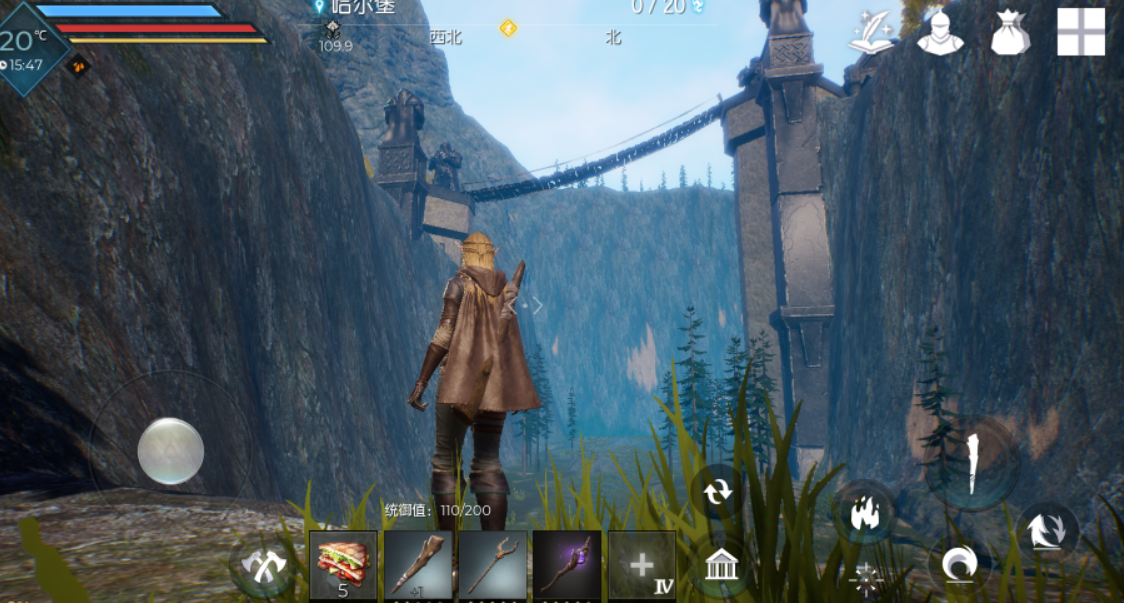This screenshot has height=603, width=1124.
Task: Activate the circular swirl dodge button
Action: [959, 566]
